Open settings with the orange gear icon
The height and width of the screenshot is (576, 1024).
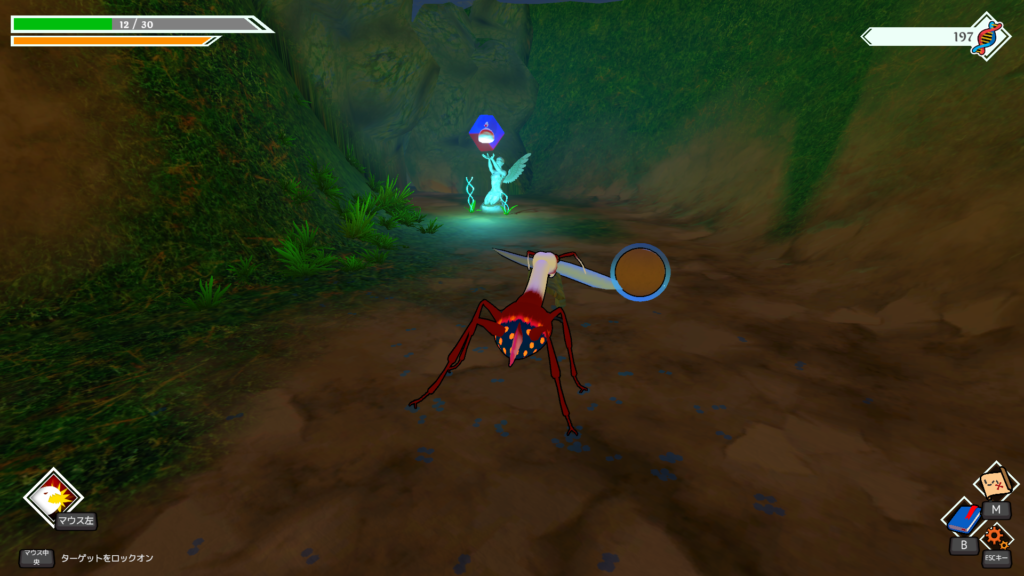[995, 538]
